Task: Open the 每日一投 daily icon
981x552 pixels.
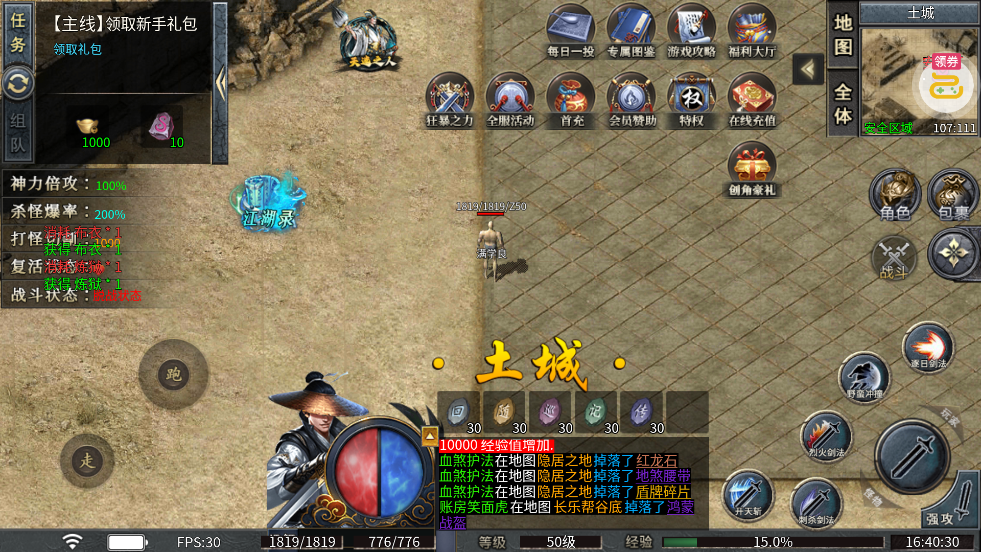Action: point(571,28)
